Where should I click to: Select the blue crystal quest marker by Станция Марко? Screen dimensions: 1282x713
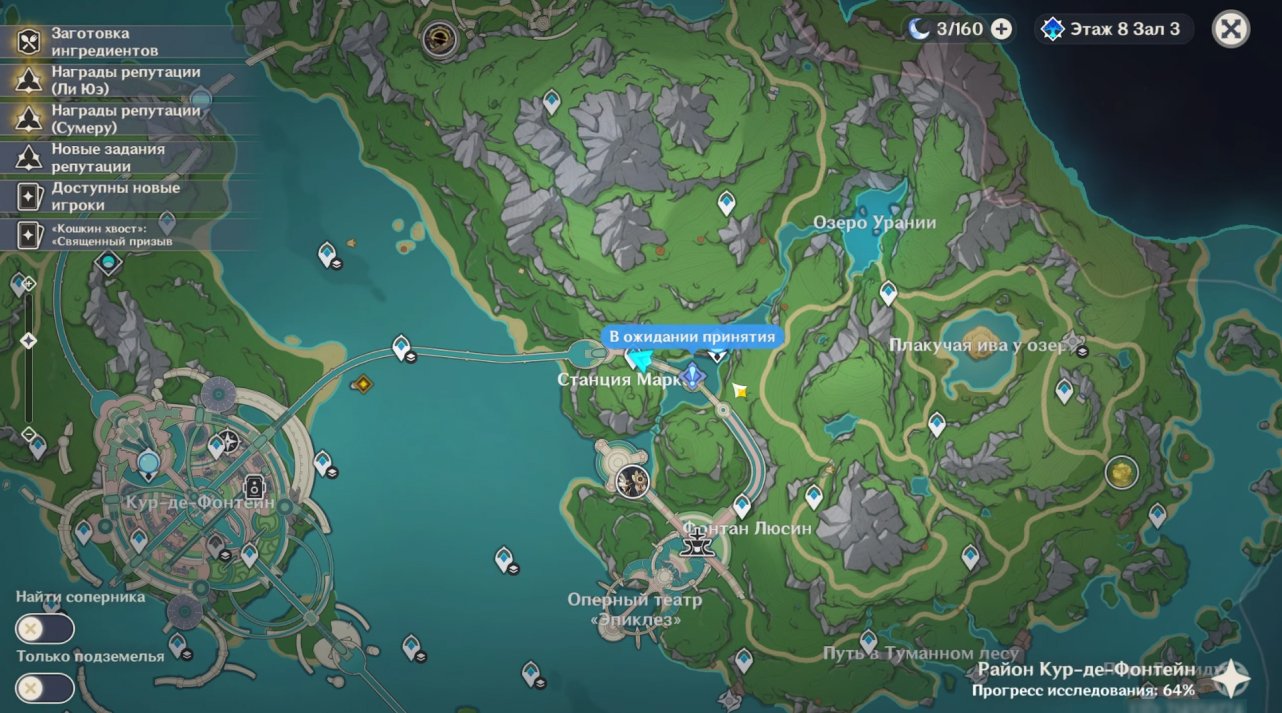click(x=692, y=377)
